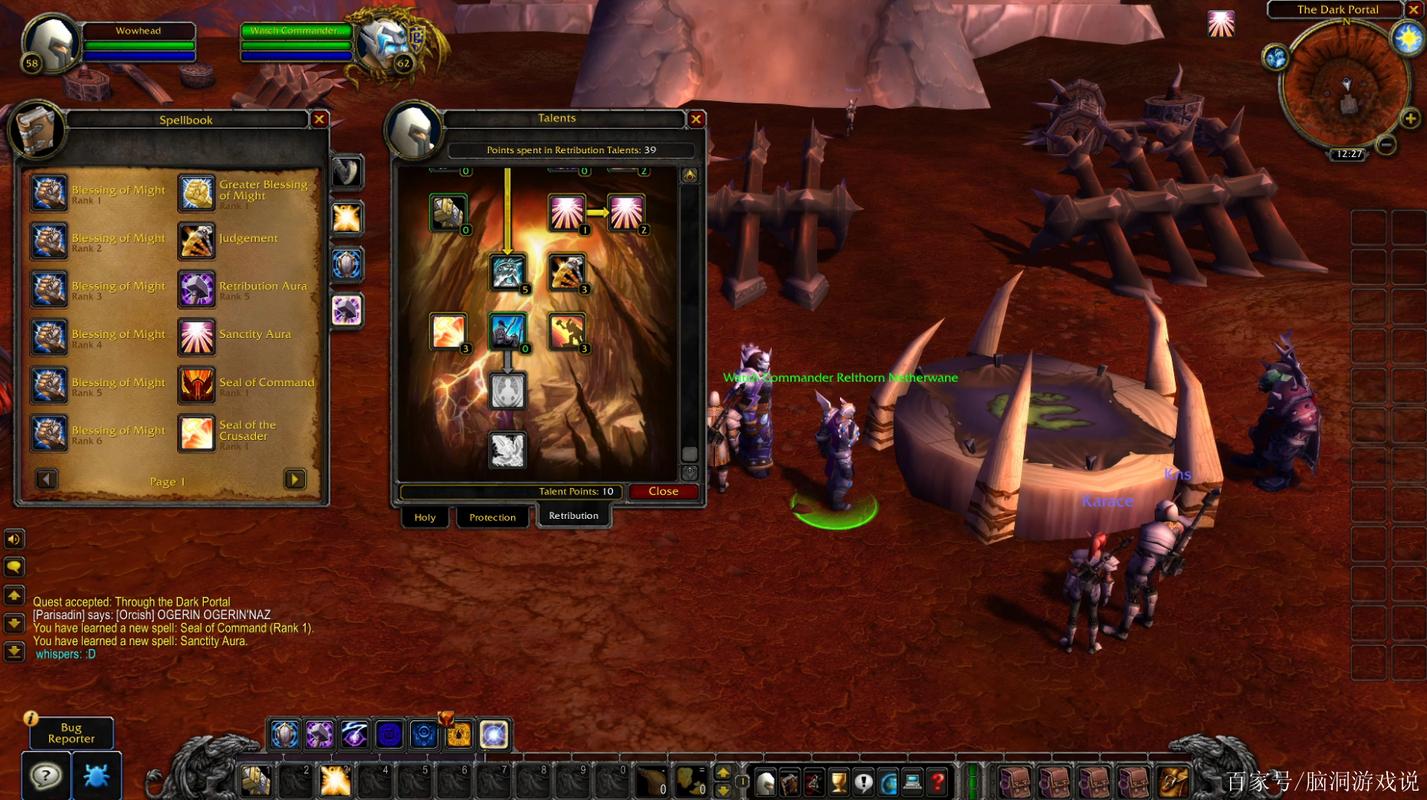
Task: Choose the Sanctity Aura spell icon
Action: pos(196,337)
